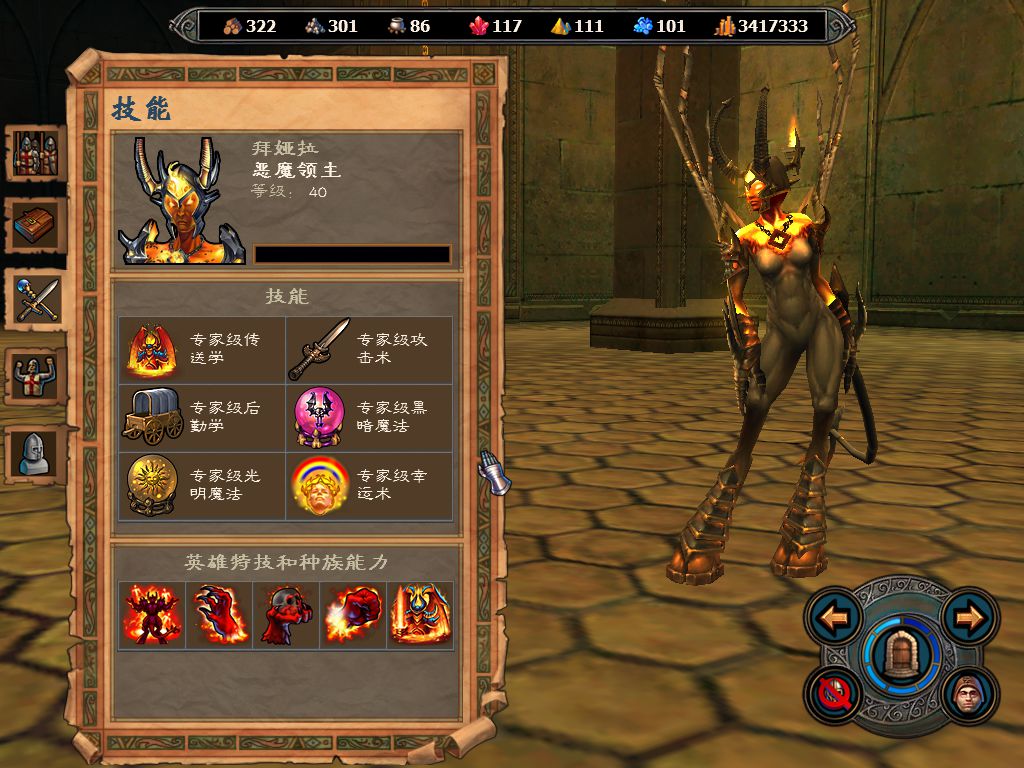Select the 专家级后勤学 wagon skill
This screenshot has height=768, width=1024.
(x=152, y=417)
